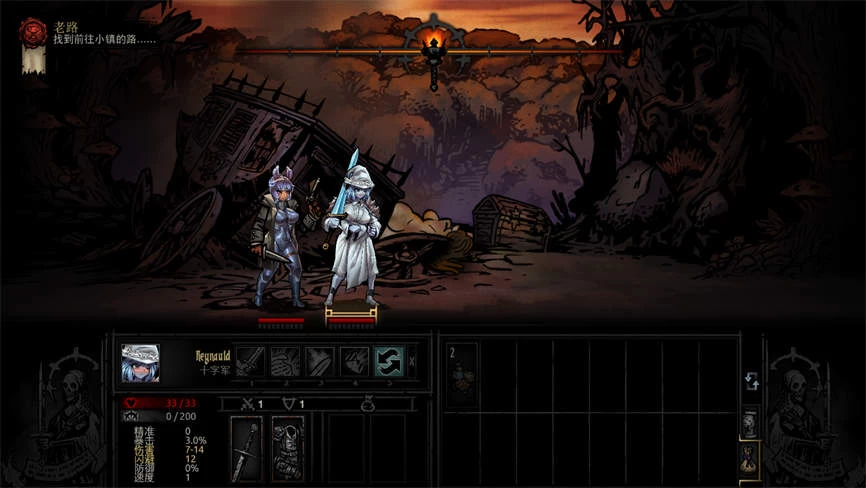The image size is (866, 488).
Task: Switch to the inventory loot bag tab
Action: pos(749,458)
